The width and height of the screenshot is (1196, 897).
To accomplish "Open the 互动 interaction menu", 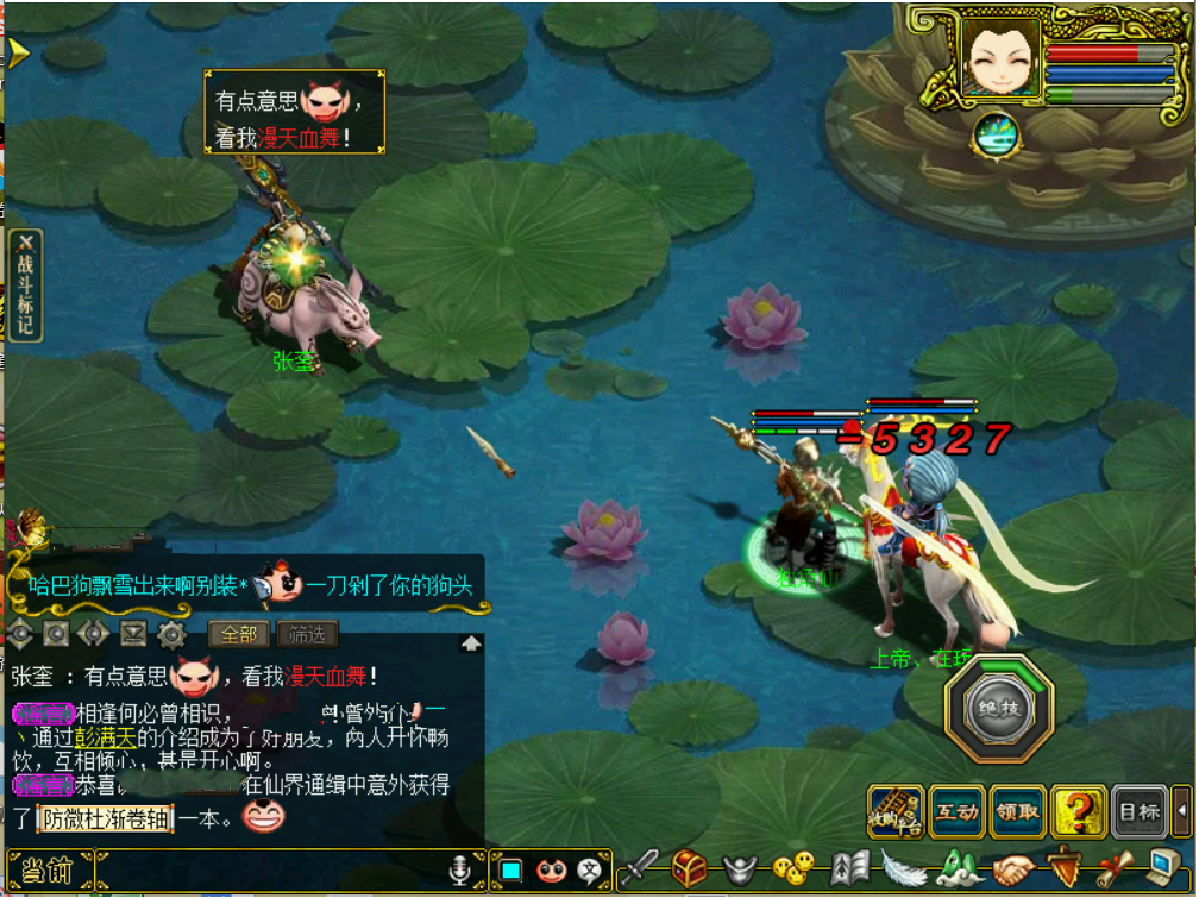I will 957,812.
